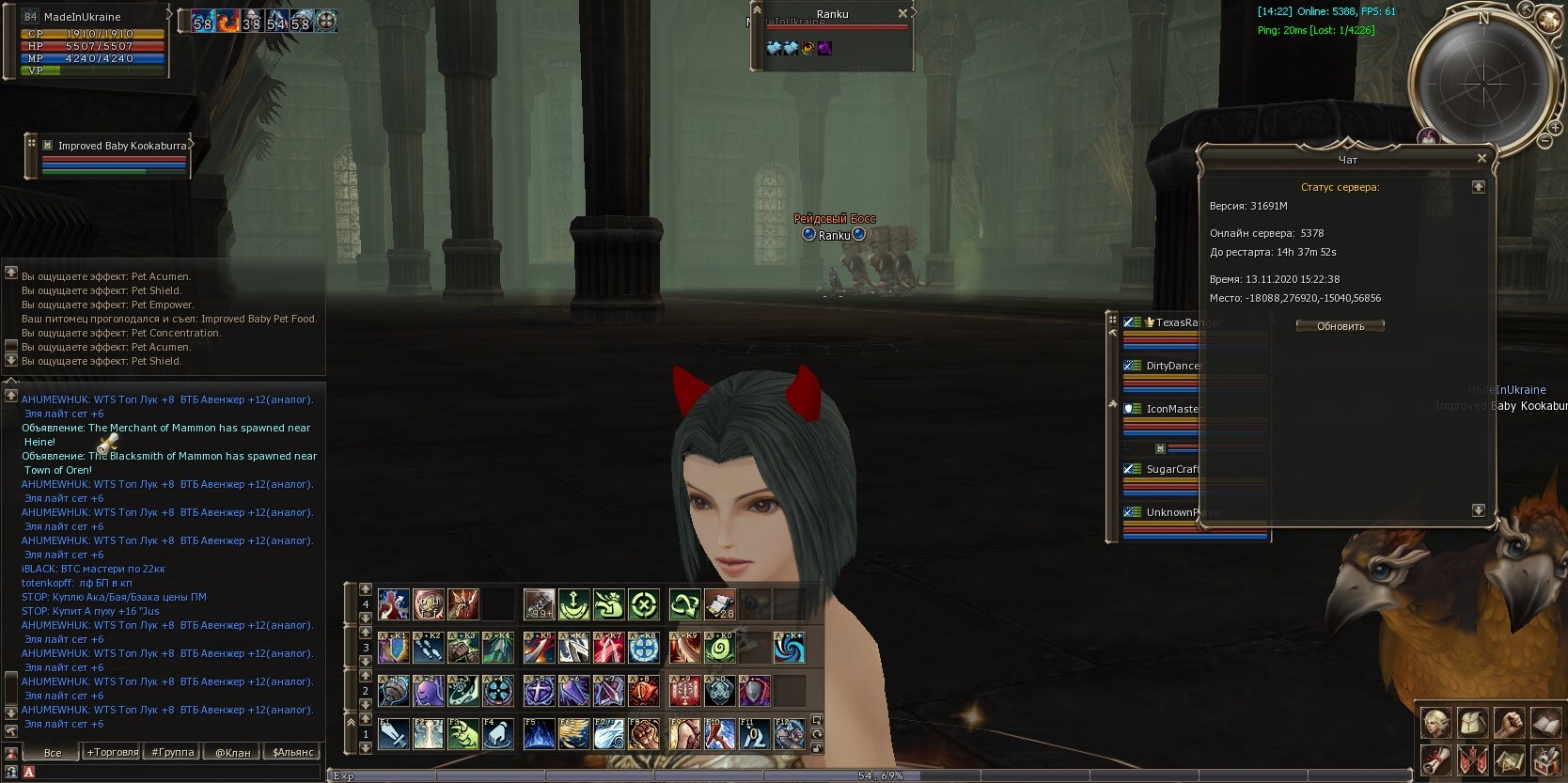
Task: Switch to the $Альянс chat tab
Action: [292, 752]
